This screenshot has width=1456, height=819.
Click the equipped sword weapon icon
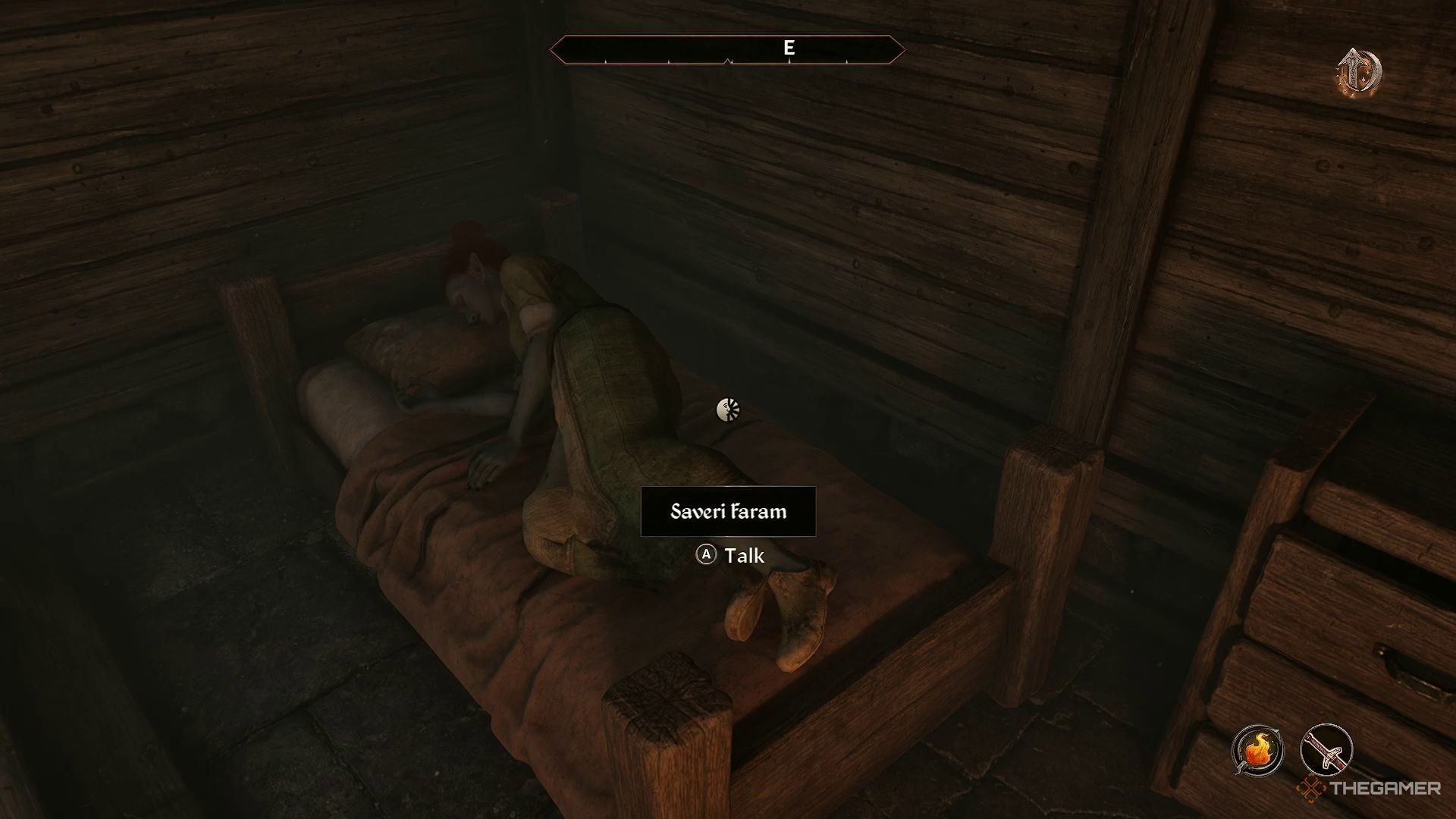(1326, 751)
